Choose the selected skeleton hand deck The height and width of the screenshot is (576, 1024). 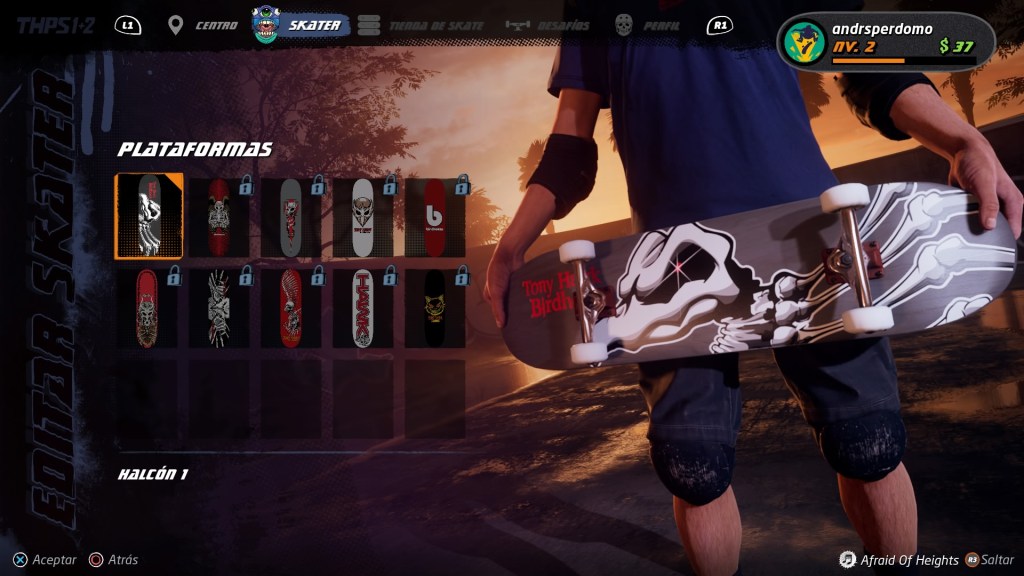click(149, 217)
